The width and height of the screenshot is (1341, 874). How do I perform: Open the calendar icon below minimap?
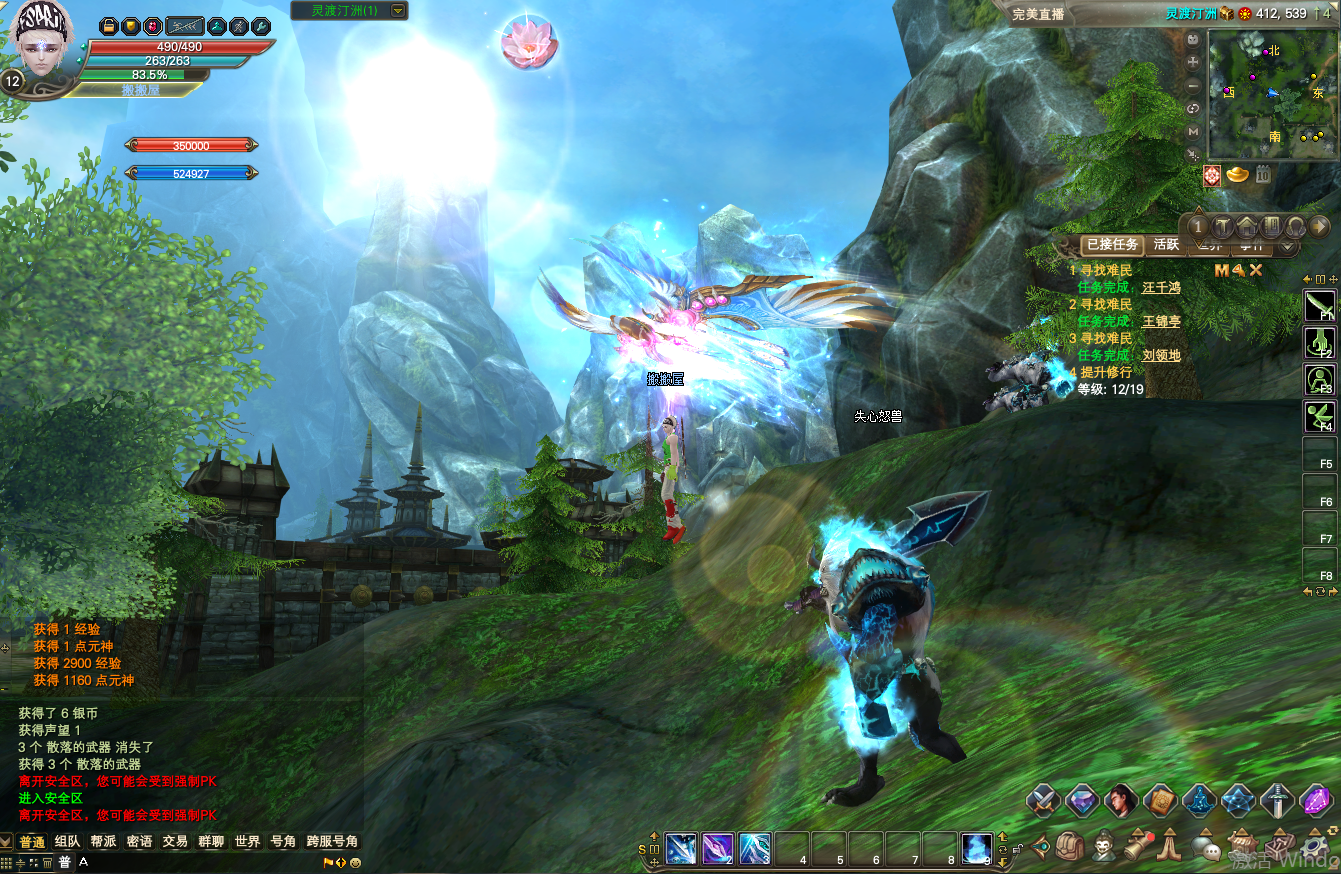pyautogui.click(x=1263, y=176)
